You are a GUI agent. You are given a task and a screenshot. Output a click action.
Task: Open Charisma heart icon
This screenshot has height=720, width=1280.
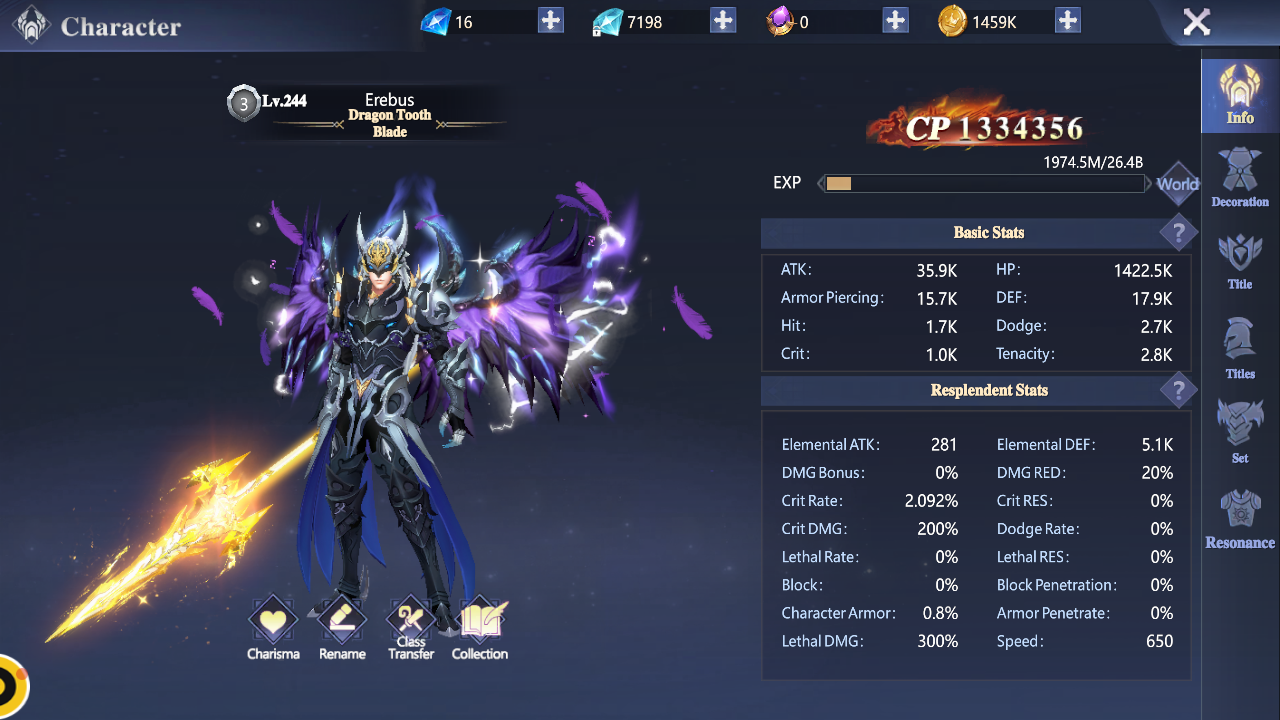pos(273,628)
